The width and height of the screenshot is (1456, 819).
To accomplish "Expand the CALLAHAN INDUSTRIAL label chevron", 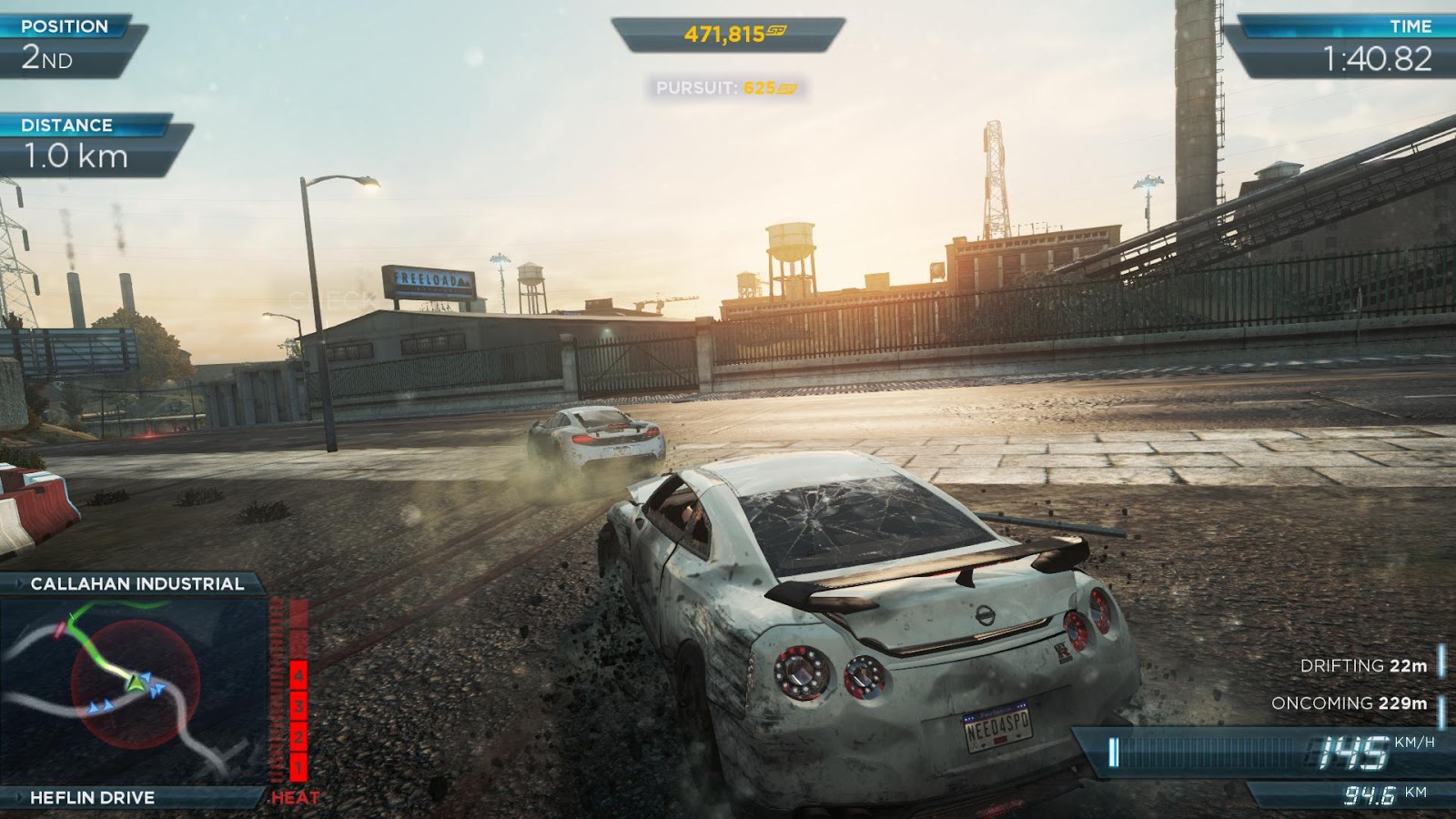I will 20,583.
